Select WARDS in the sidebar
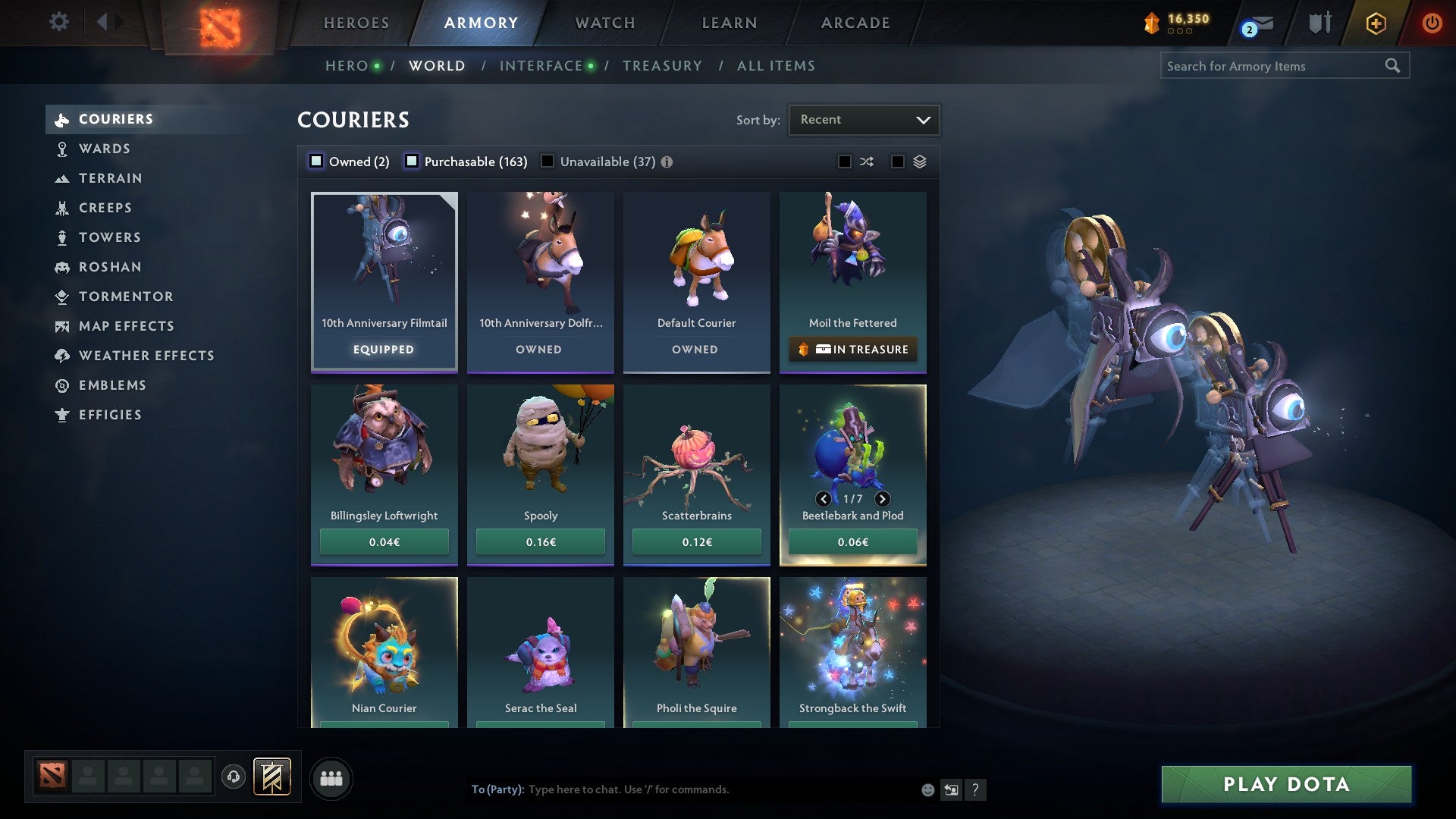 point(105,149)
